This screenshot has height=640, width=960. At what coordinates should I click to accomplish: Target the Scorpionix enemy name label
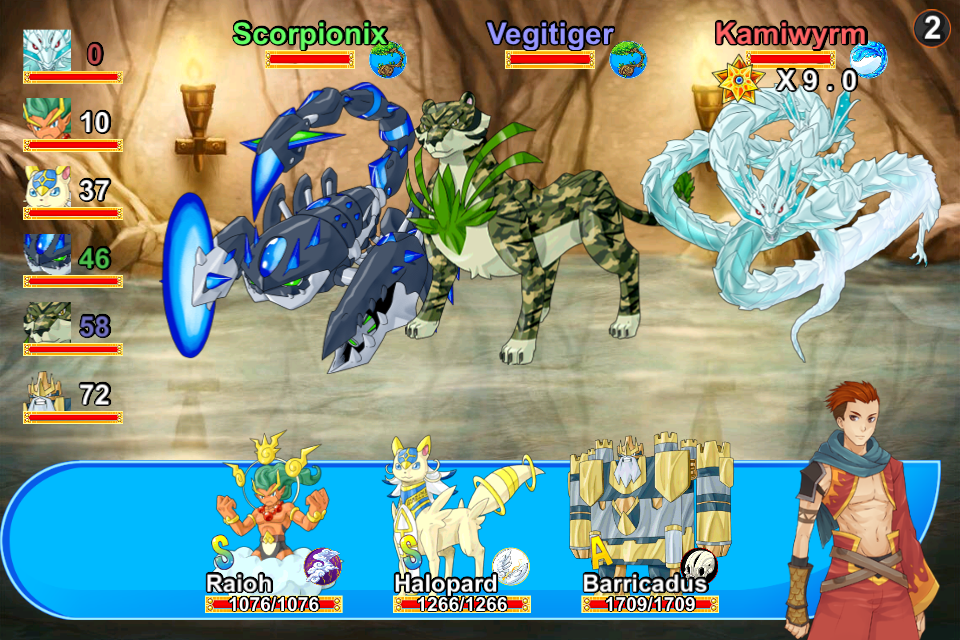click(x=309, y=33)
